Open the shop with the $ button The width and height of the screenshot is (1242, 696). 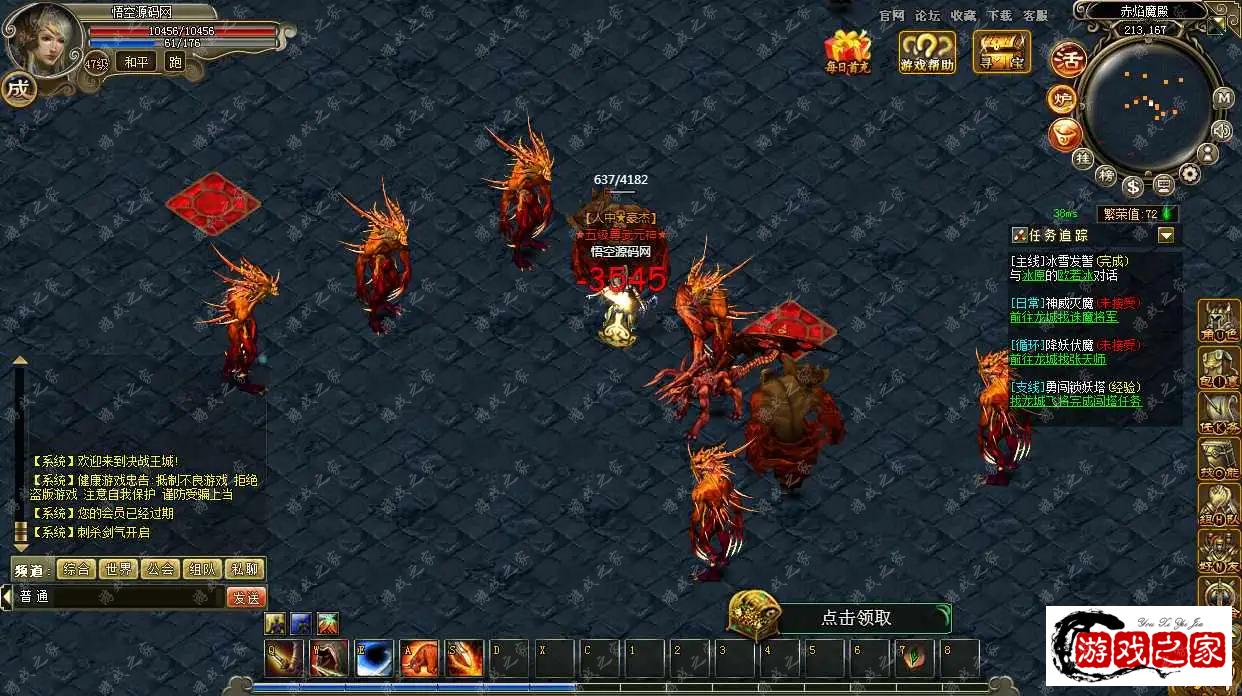tap(1133, 186)
